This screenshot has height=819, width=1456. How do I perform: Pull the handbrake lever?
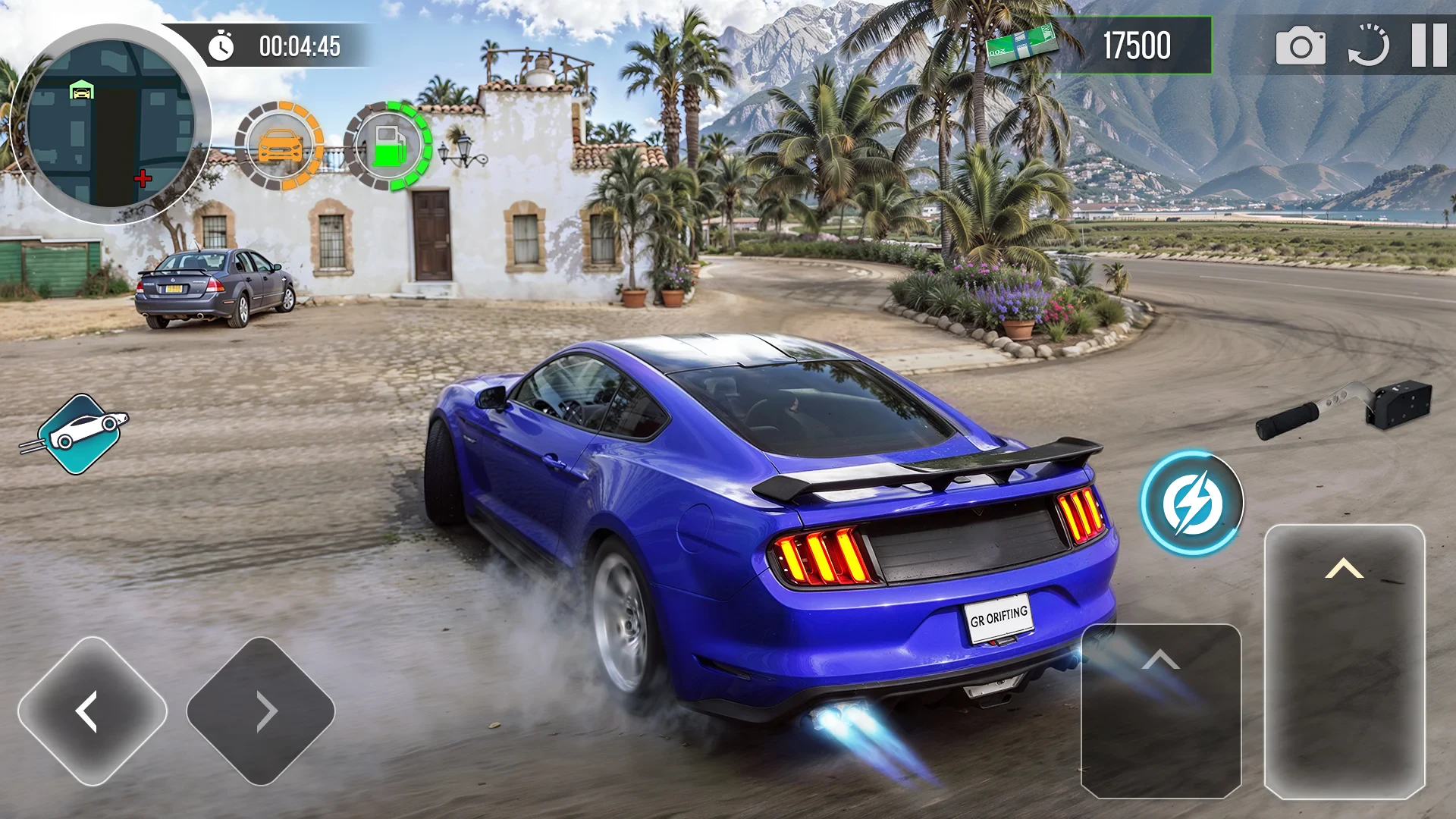(1344, 407)
